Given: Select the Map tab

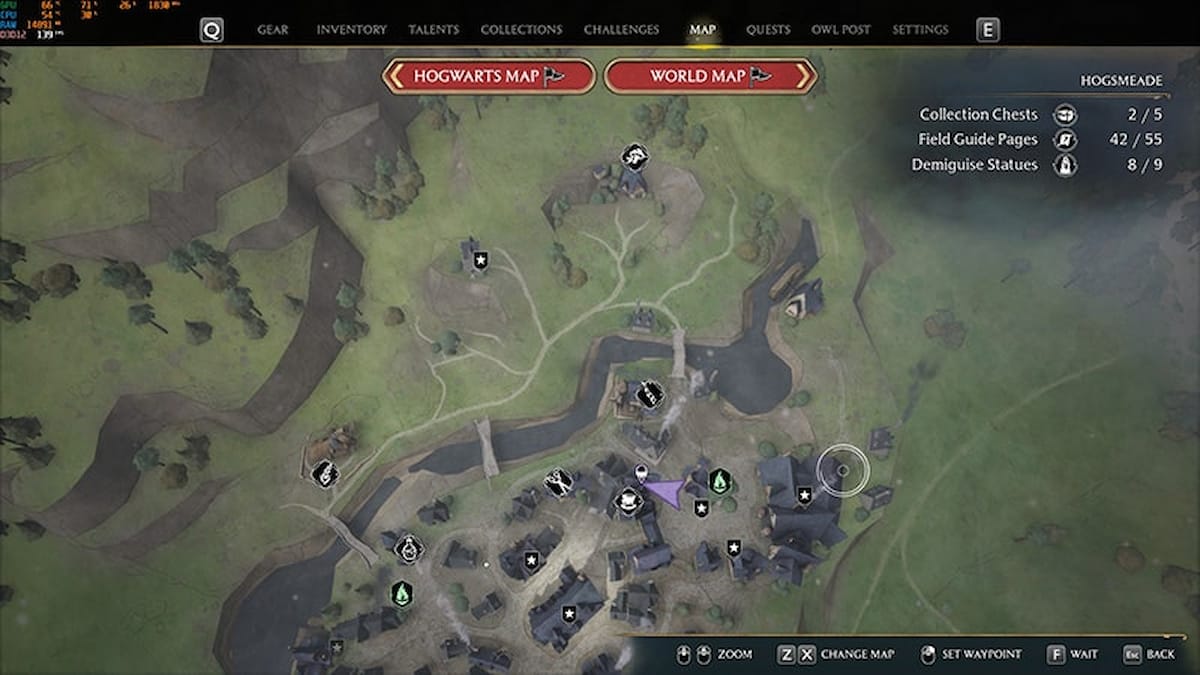Looking at the screenshot, I should (x=703, y=30).
